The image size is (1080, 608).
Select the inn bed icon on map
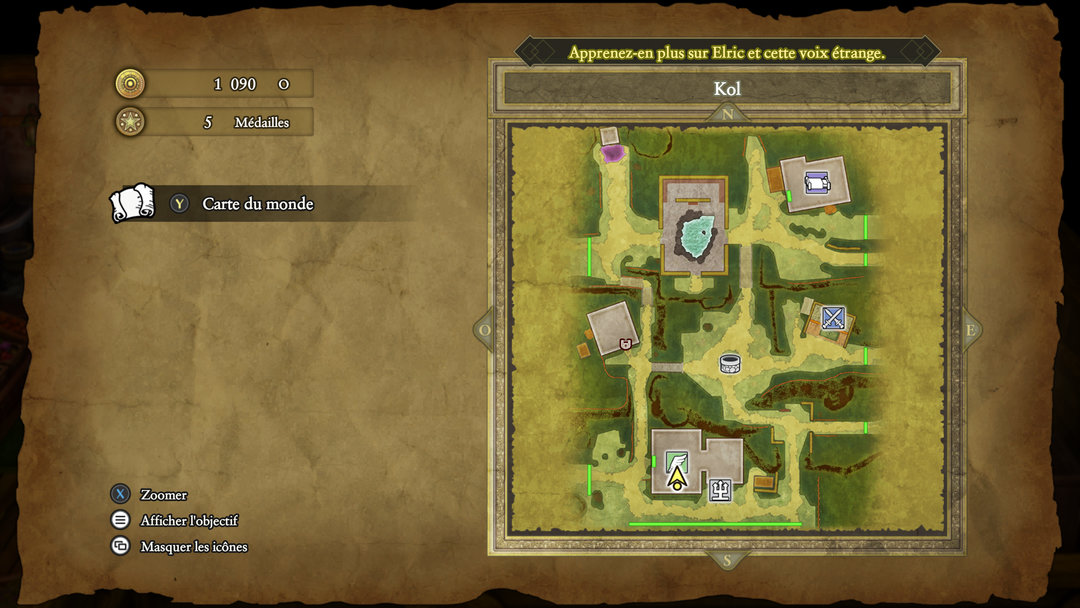[817, 182]
